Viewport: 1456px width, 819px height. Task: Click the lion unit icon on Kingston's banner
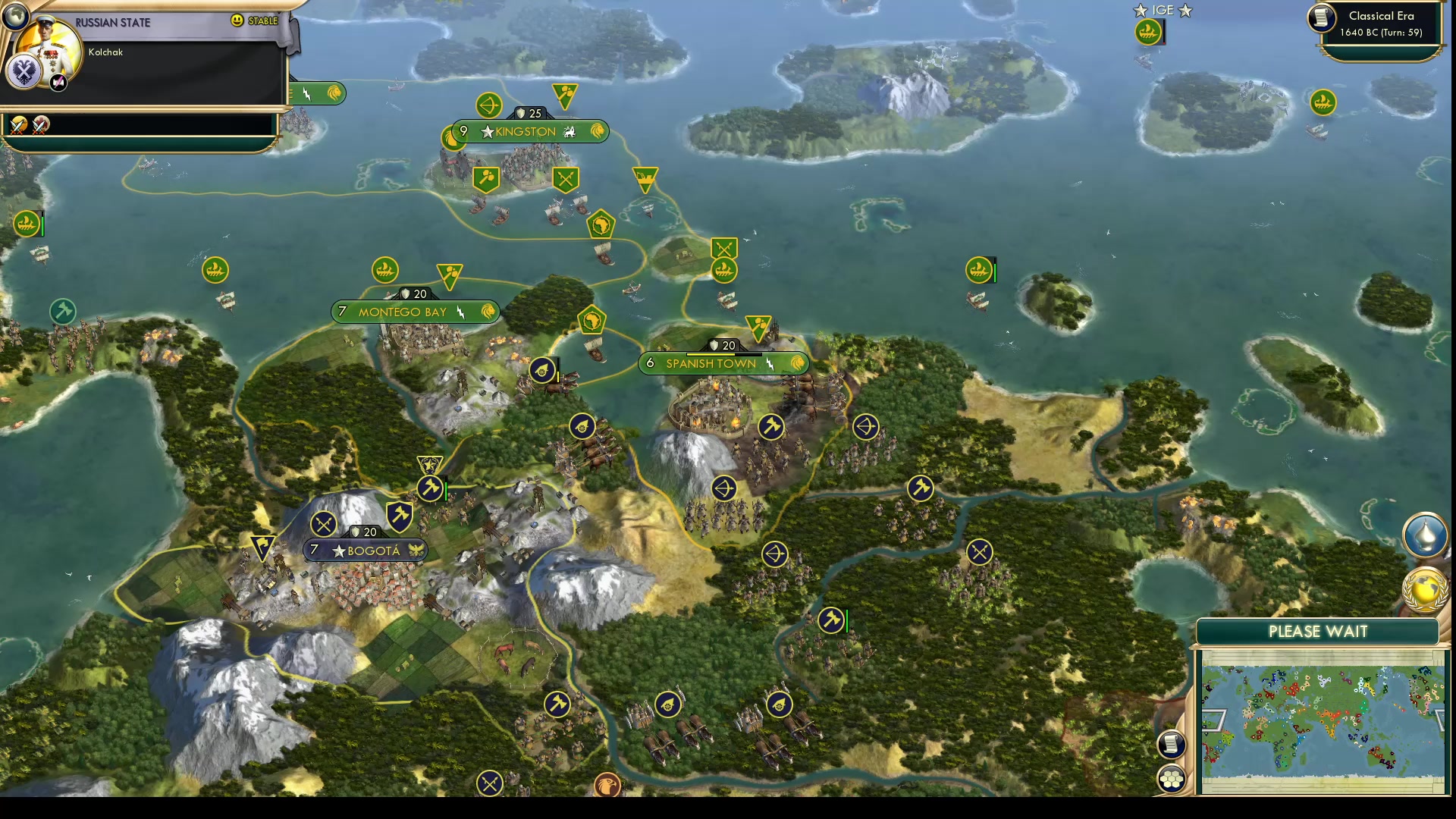pos(598,131)
